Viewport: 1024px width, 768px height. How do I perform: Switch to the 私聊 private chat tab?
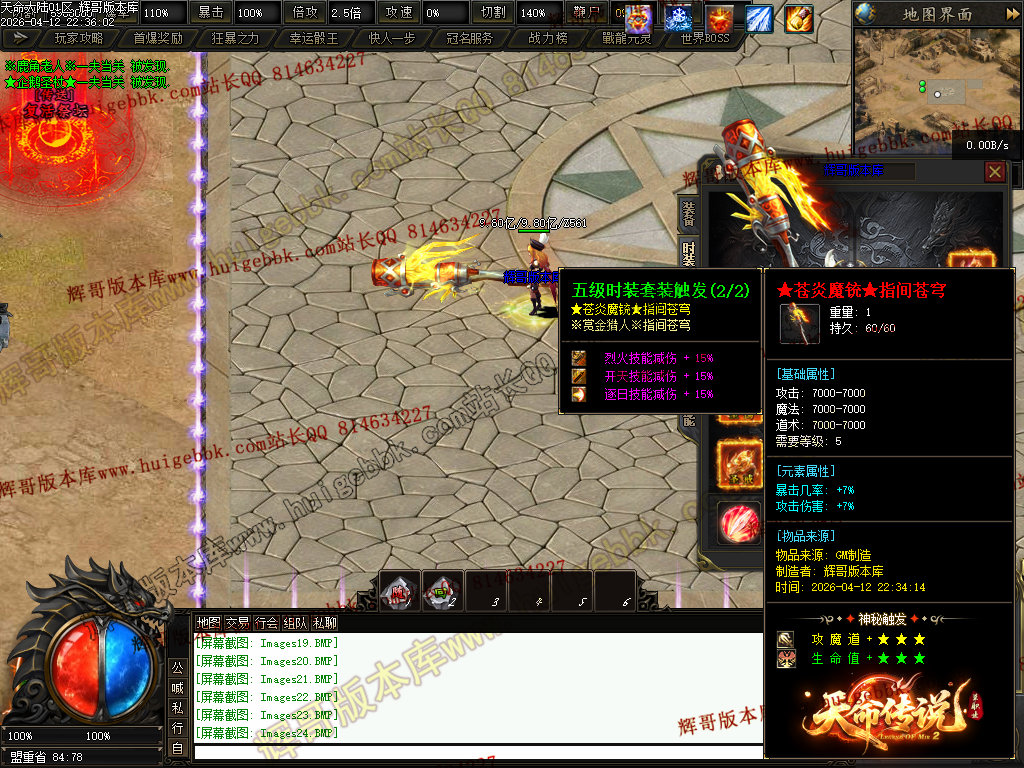coord(325,622)
